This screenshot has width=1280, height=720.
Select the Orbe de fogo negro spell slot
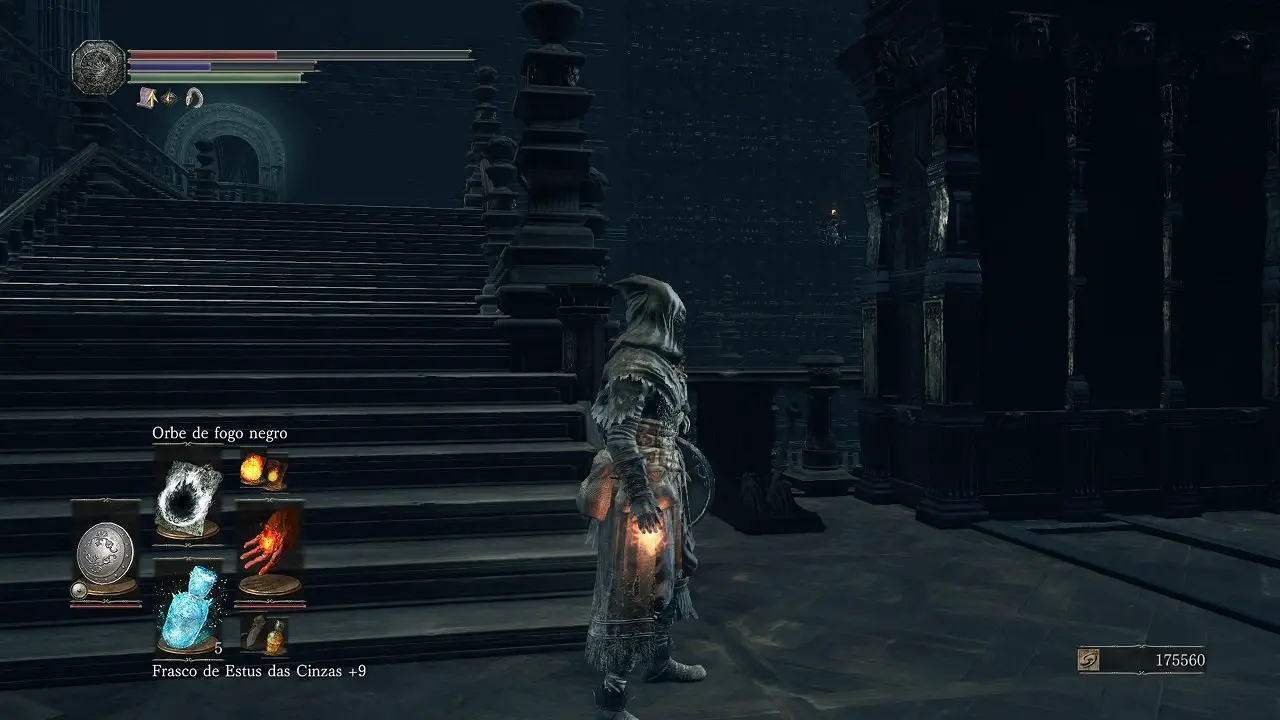click(188, 494)
